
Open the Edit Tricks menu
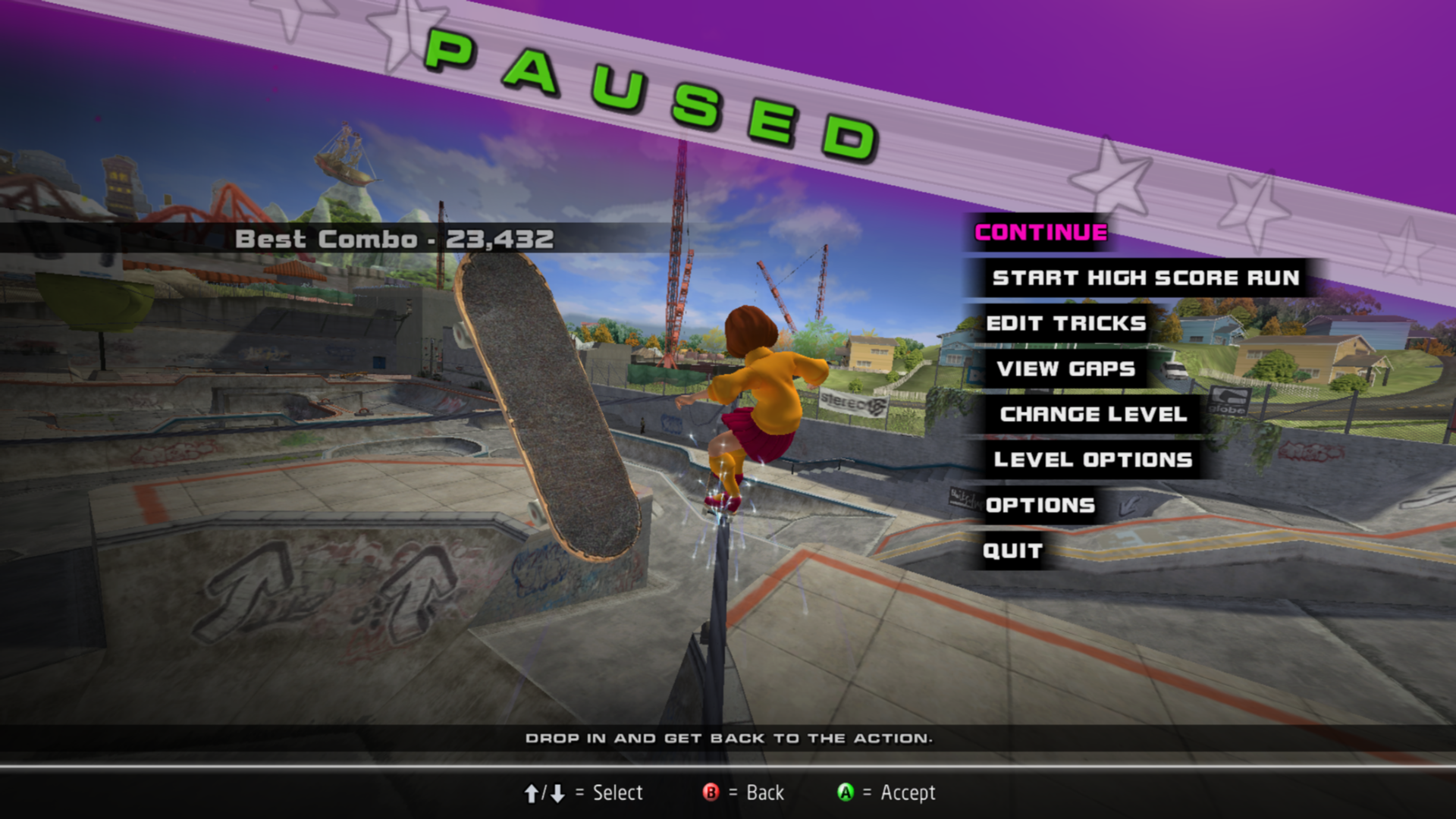click(1065, 324)
